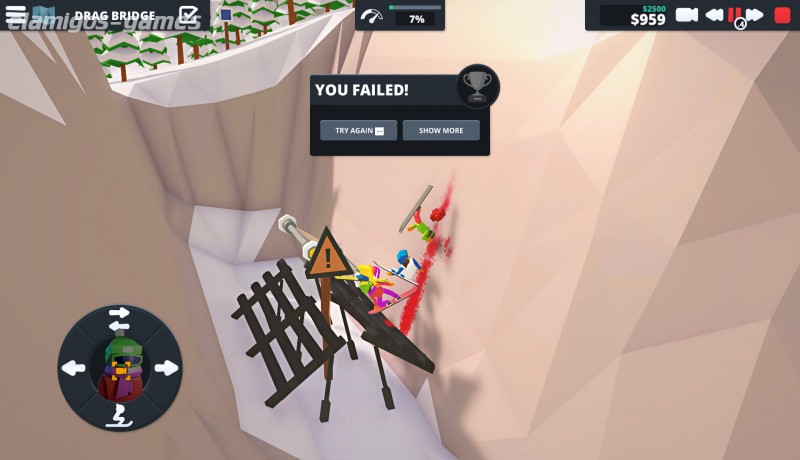Click Try Again on the failure panel
Screen dimensions: 800x460
tap(358, 131)
